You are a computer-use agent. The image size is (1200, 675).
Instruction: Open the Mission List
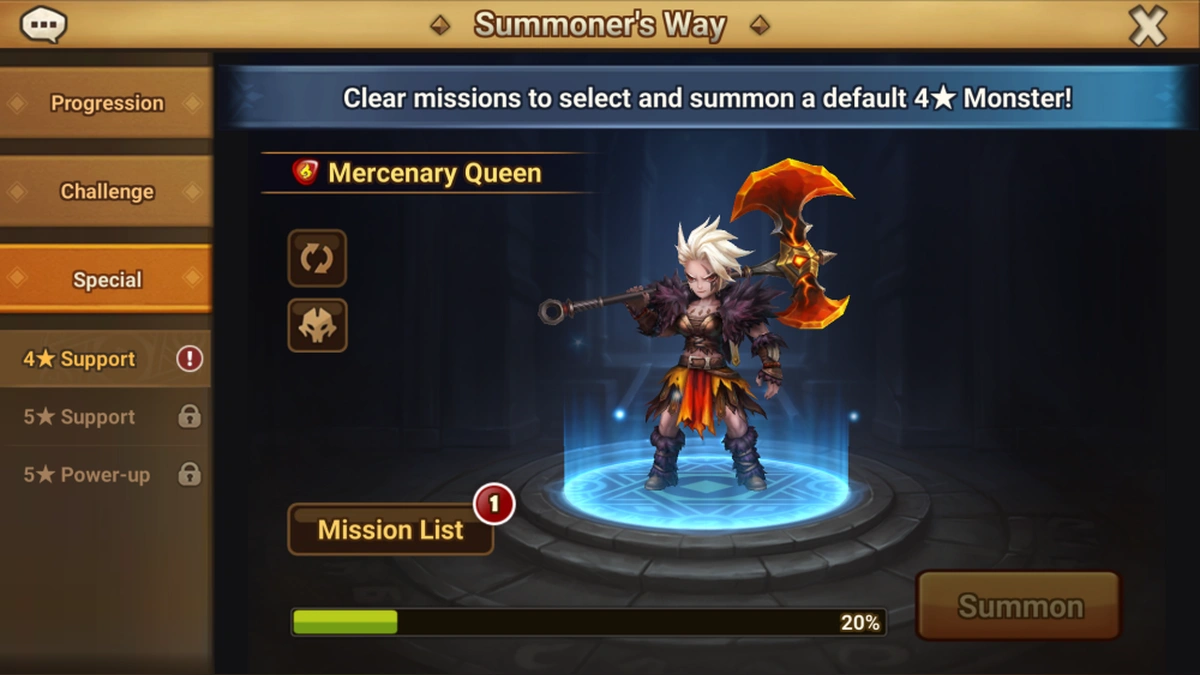(390, 529)
